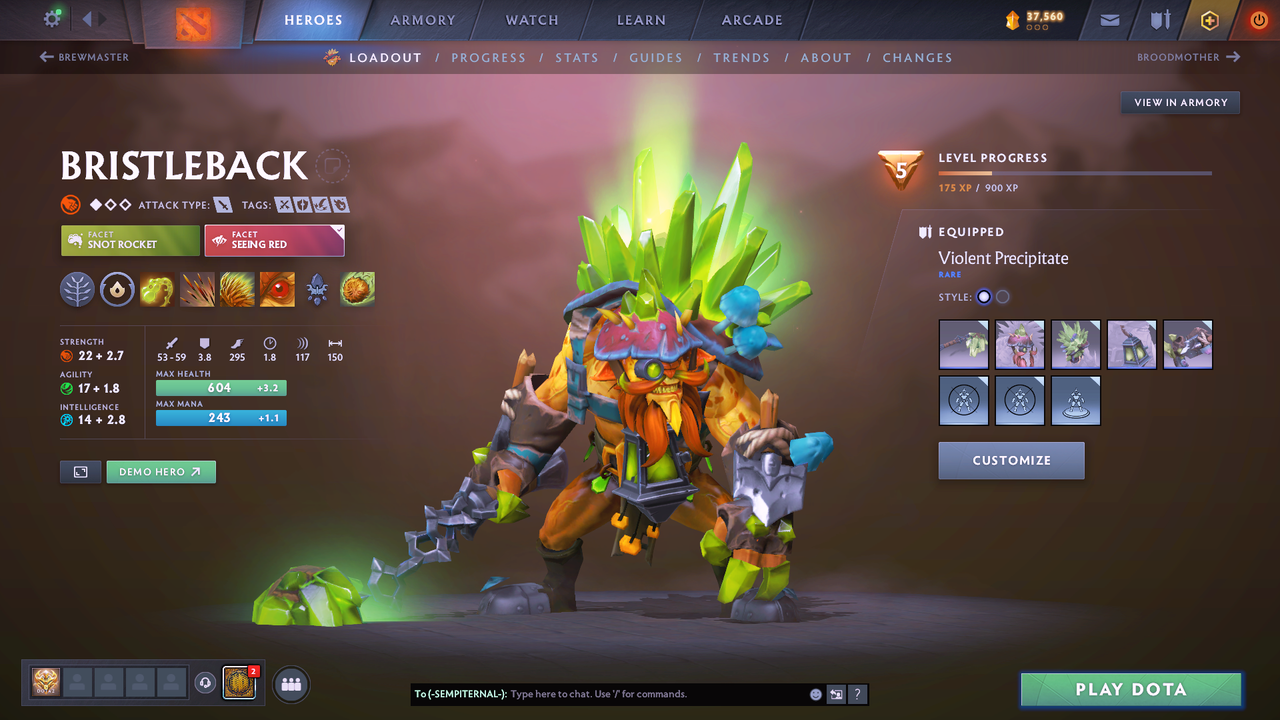1280x720 pixels.
Task: Select the second style radio button
Action: 1002,296
